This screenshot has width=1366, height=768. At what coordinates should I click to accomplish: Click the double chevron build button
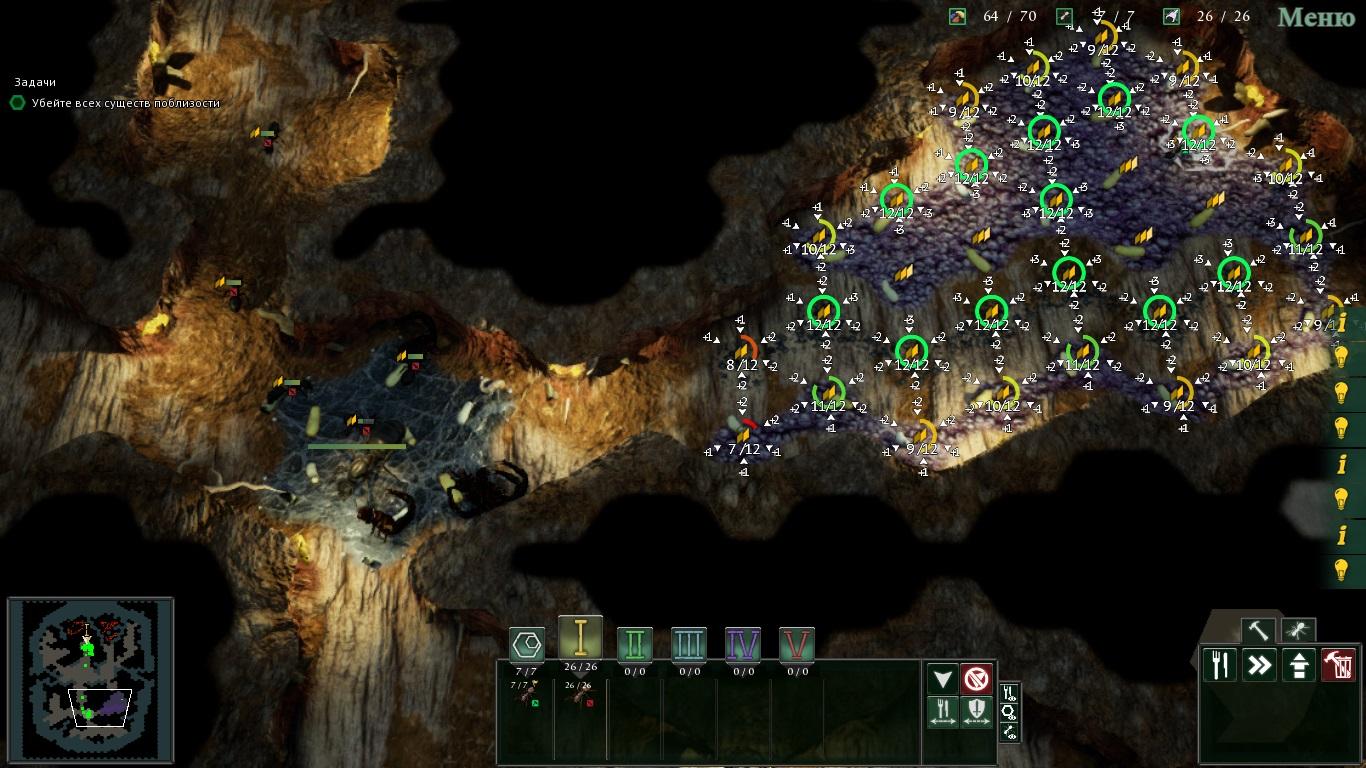(x=1259, y=665)
